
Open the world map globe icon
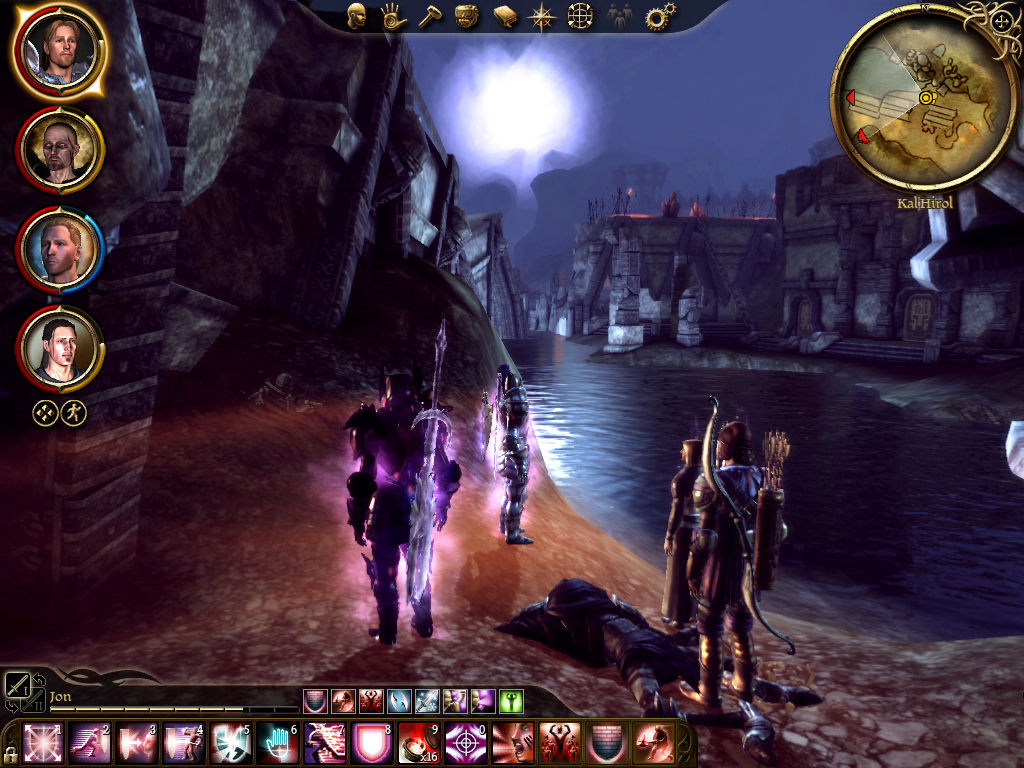[581, 16]
